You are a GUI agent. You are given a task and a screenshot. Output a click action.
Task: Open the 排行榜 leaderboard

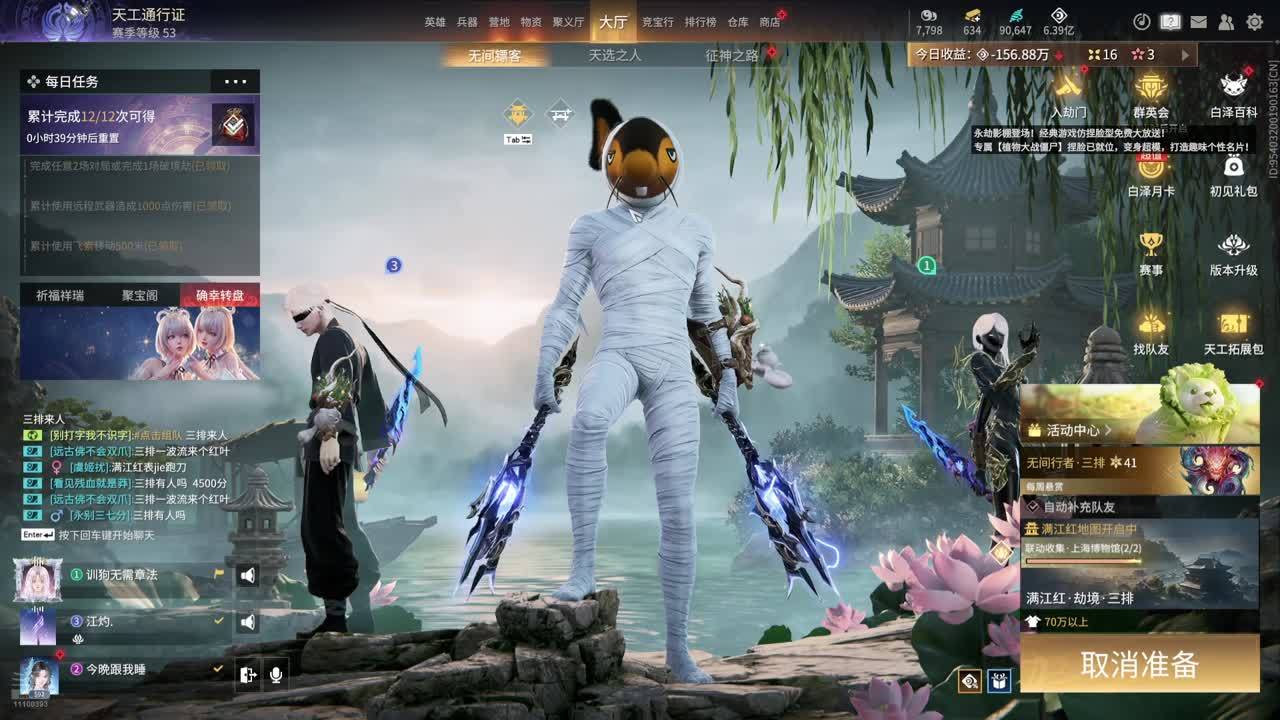pos(700,22)
